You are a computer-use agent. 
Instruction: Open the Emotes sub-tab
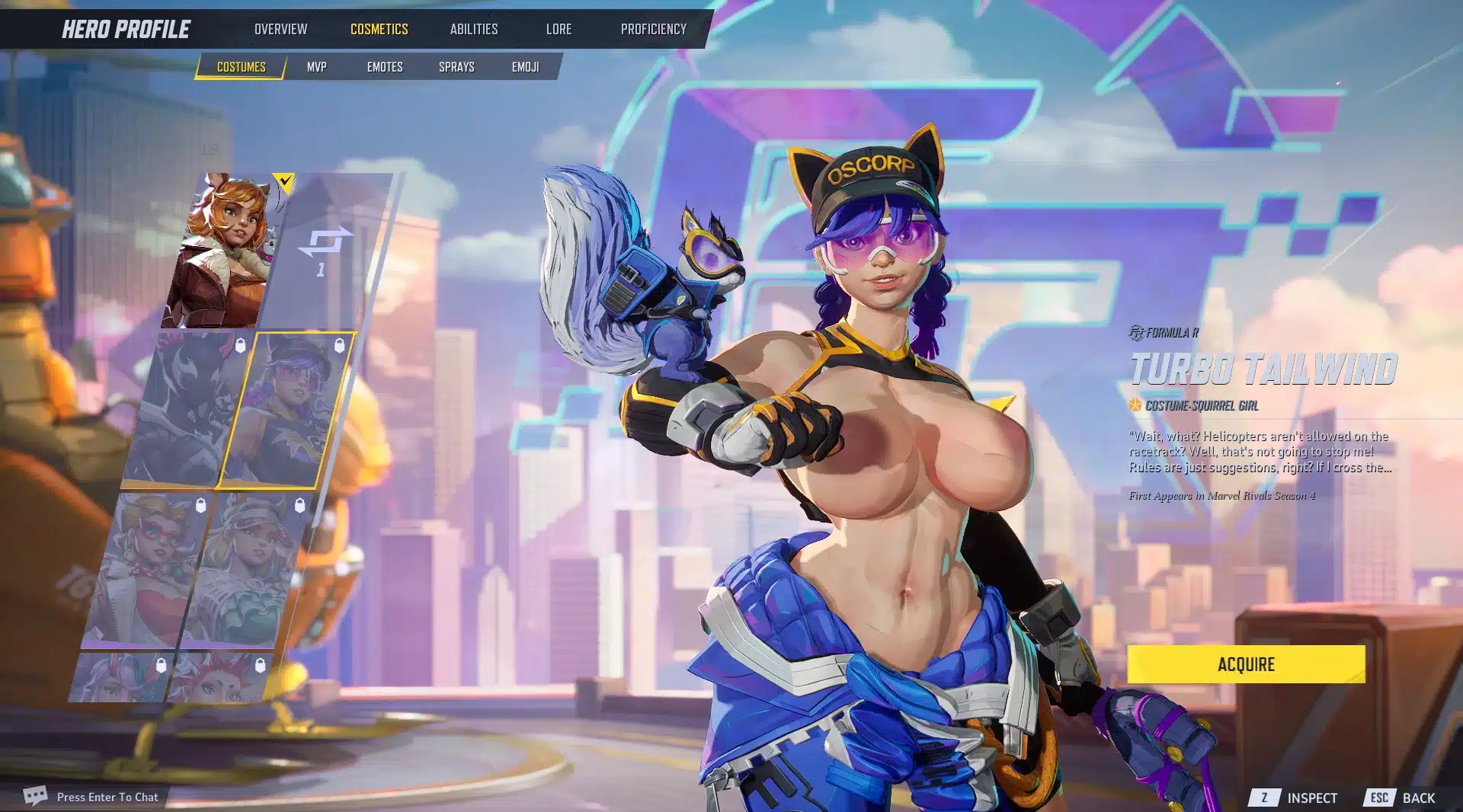[x=384, y=67]
